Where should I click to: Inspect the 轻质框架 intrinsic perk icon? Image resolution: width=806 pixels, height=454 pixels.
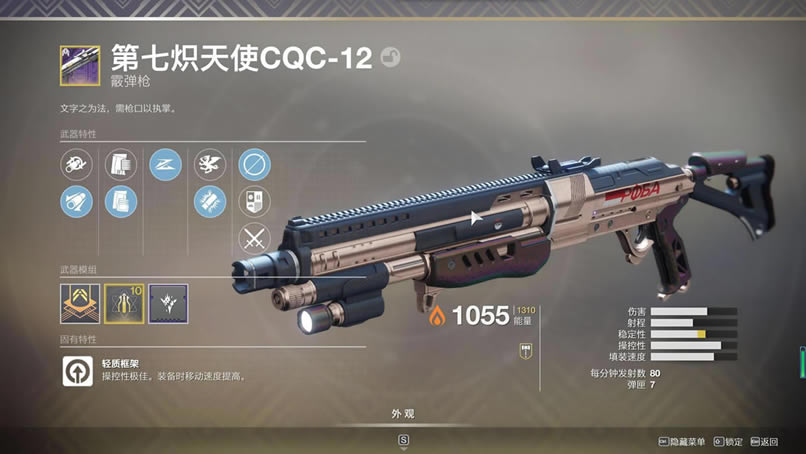(77, 371)
